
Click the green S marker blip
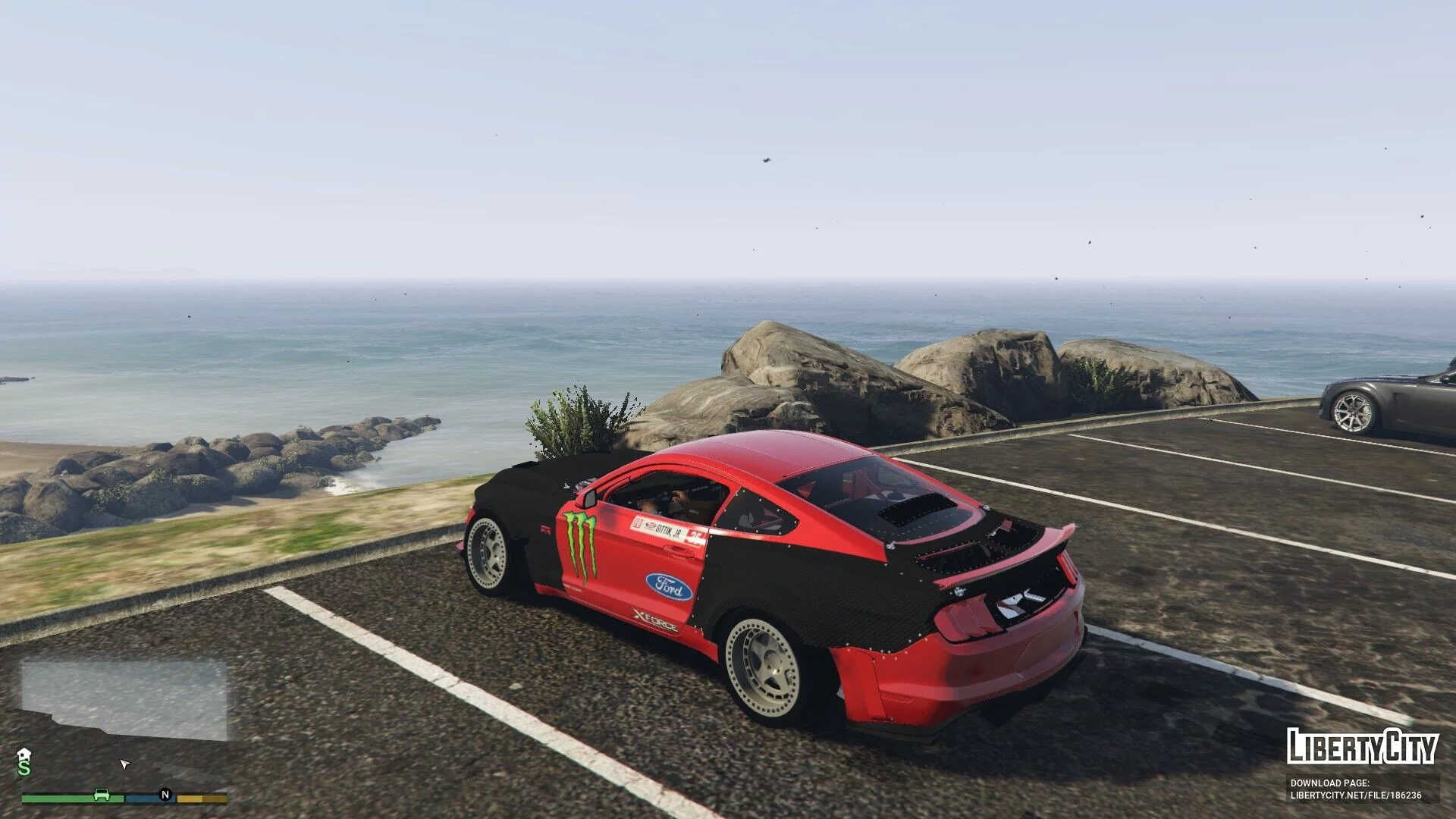click(24, 768)
